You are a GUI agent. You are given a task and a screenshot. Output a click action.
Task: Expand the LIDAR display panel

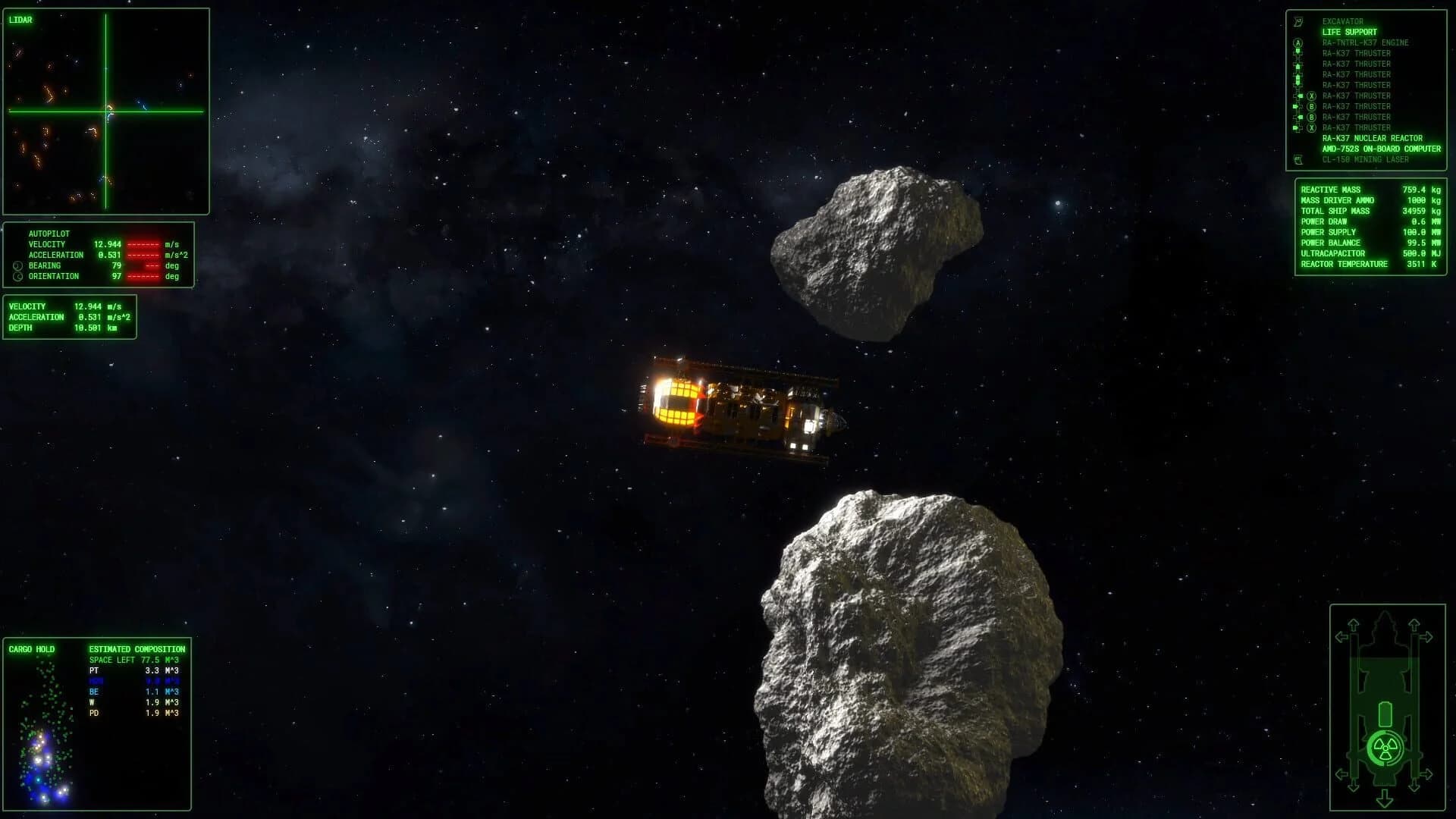(x=21, y=19)
